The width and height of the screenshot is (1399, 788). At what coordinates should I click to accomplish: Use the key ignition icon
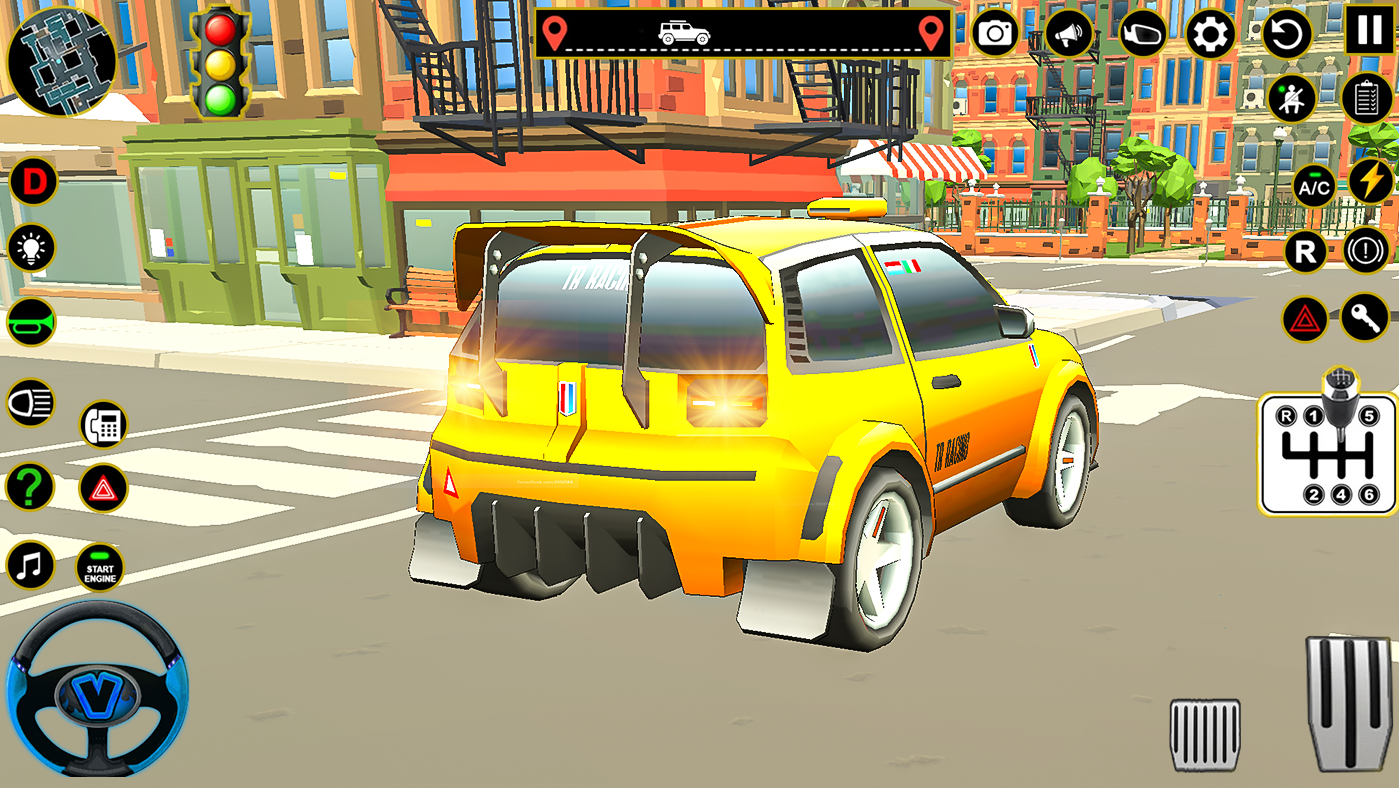coord(1365,319)
